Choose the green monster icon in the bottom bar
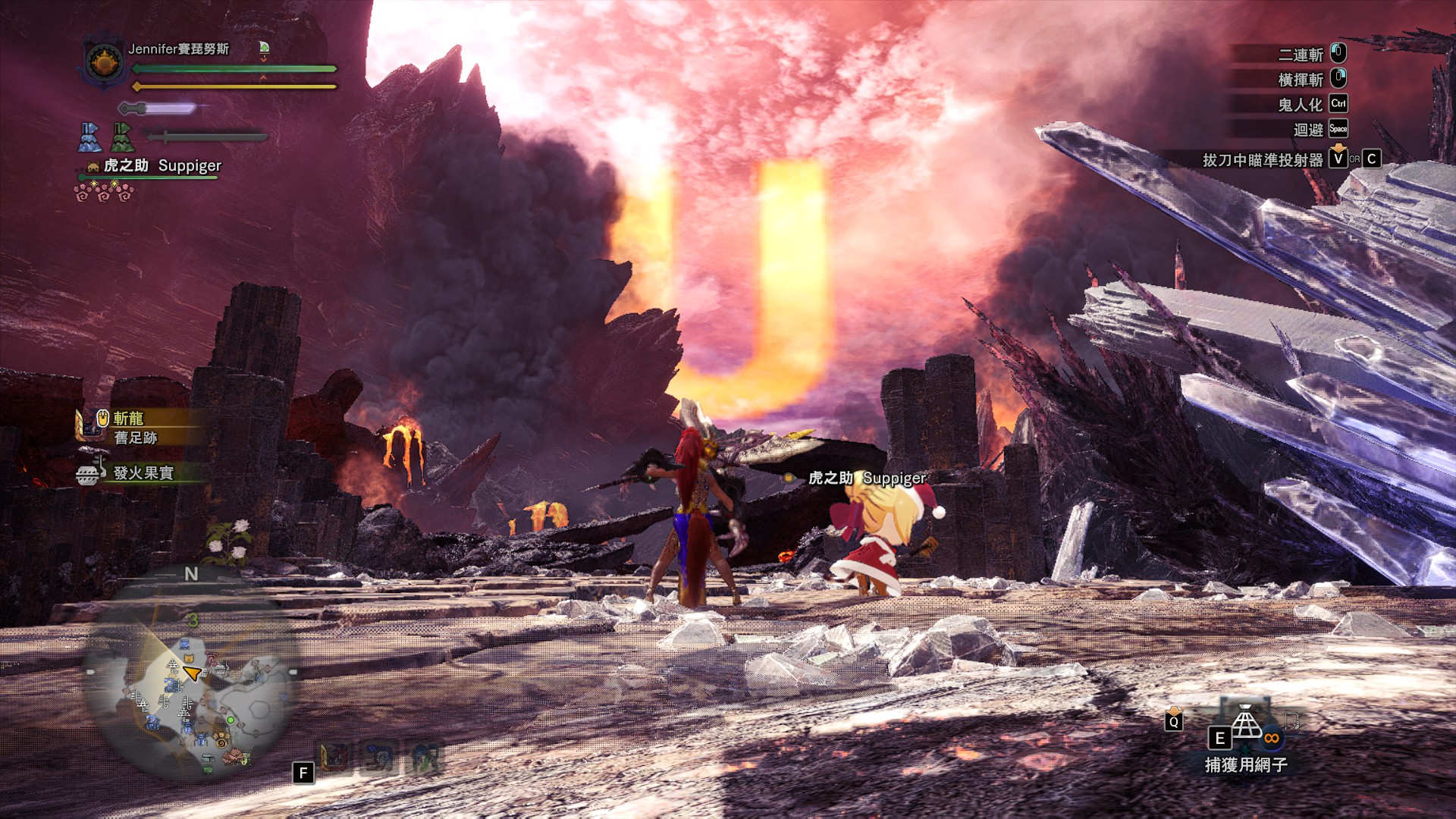The width and height of the screenshot is (1456, 819). coord(424,757)
